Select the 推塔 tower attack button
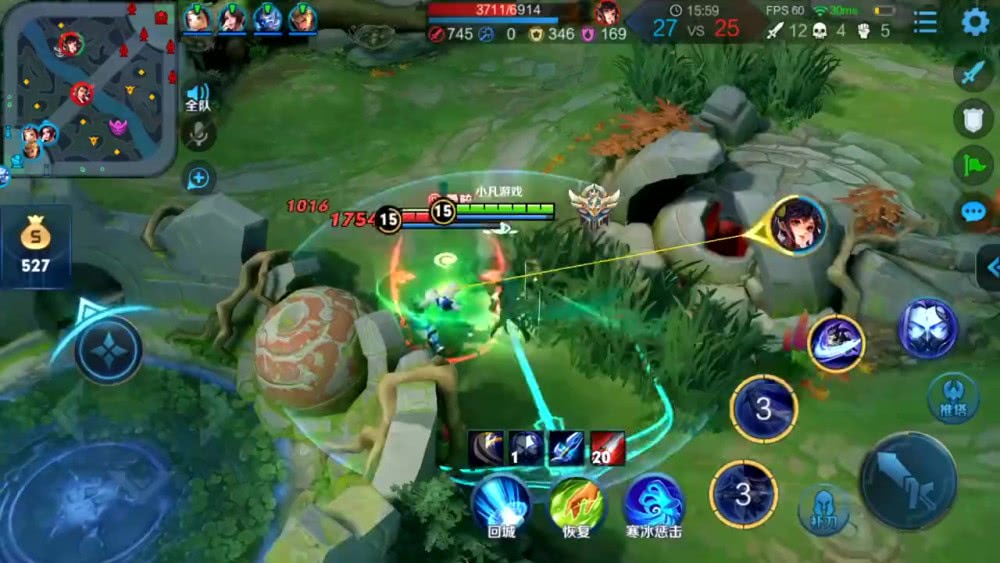Viewport: 1000px width, 563px height. coord(951,397)
